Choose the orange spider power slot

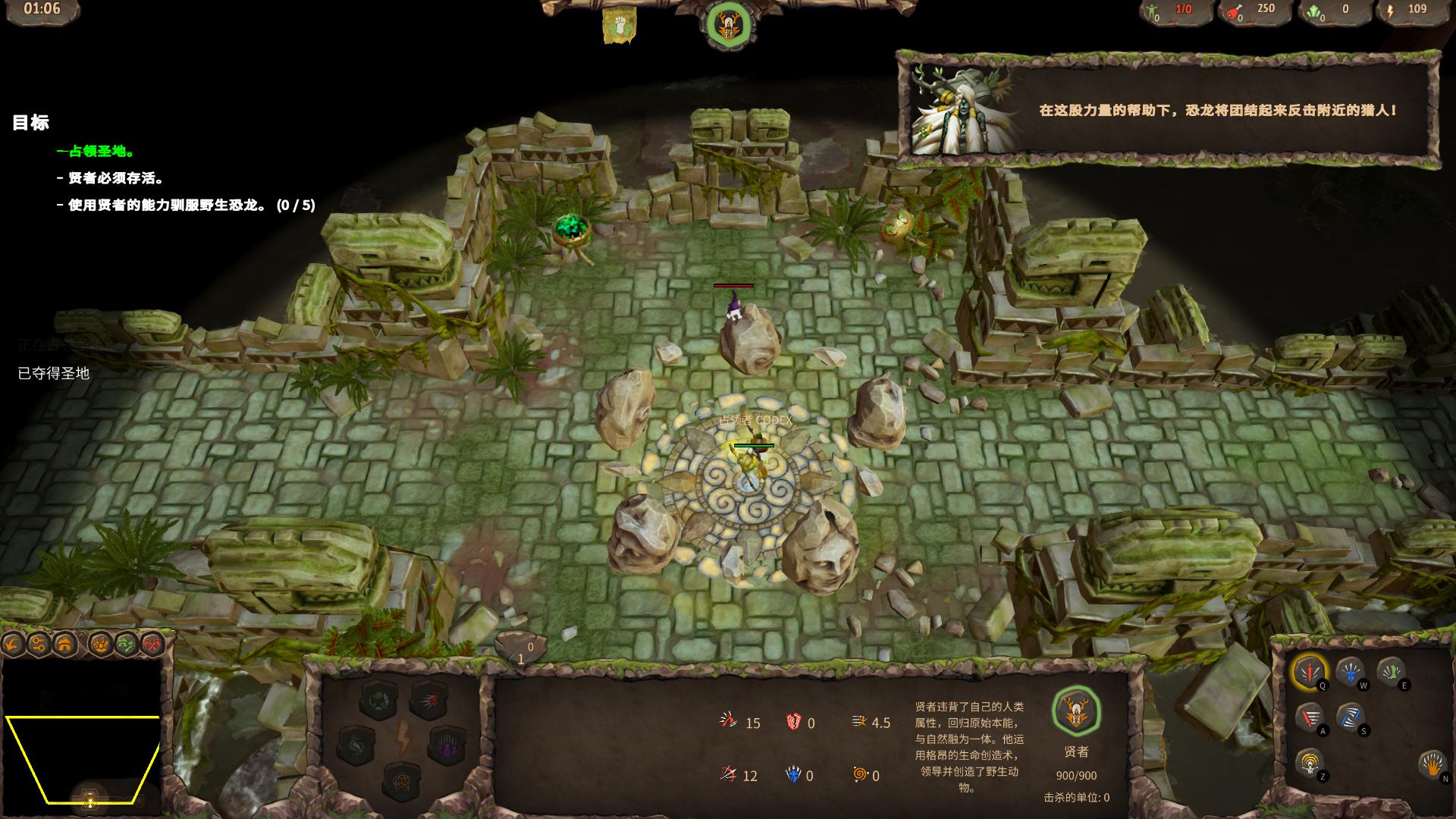401,780
